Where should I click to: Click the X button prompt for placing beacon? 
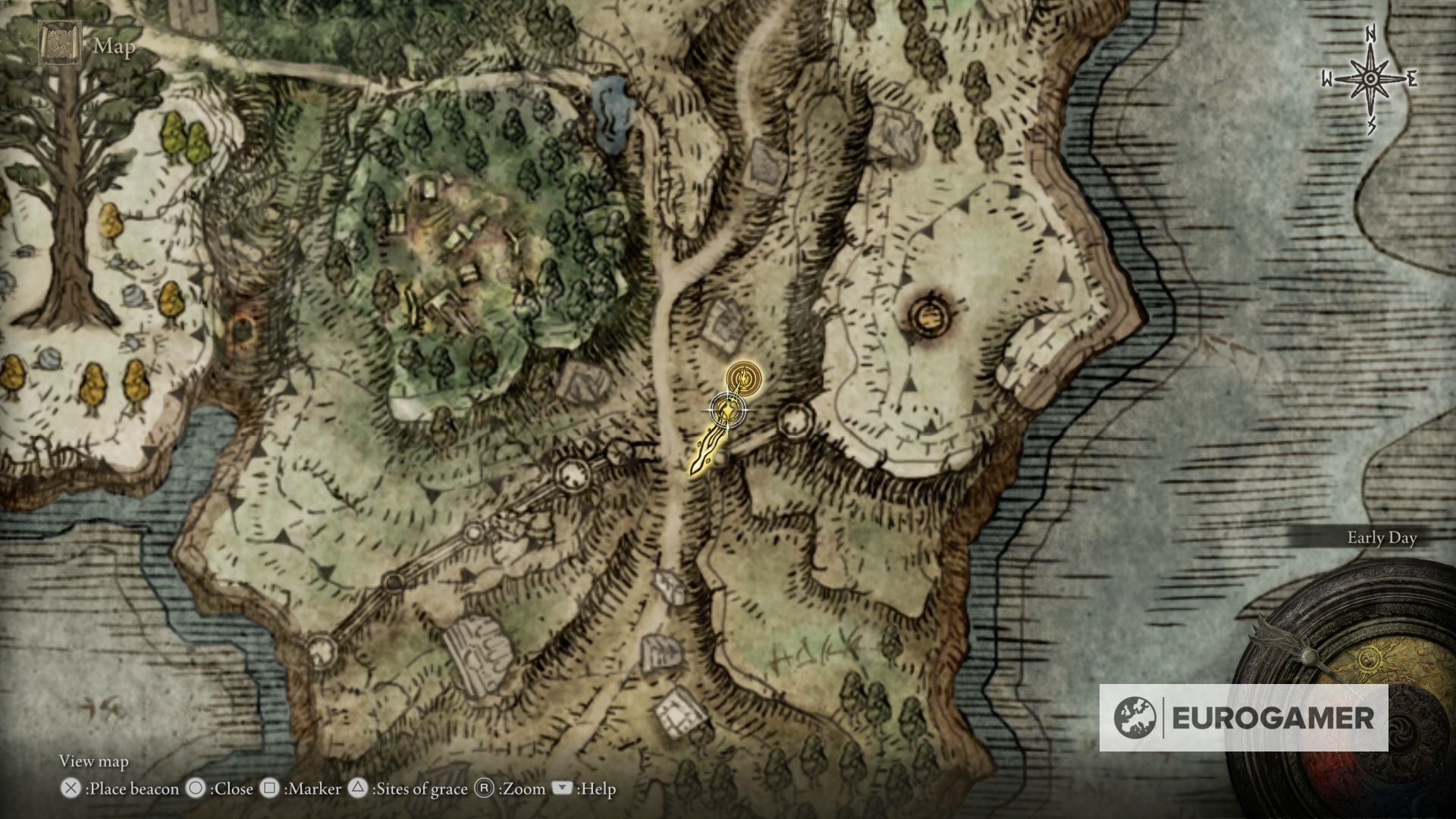71,789
